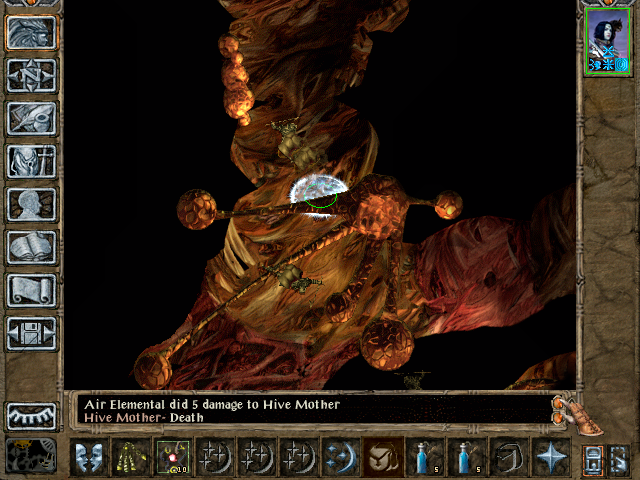The width and height of the screenshot is (640, 480).
Task: Choose the claw weapon slot
Action: pos(131,457)
